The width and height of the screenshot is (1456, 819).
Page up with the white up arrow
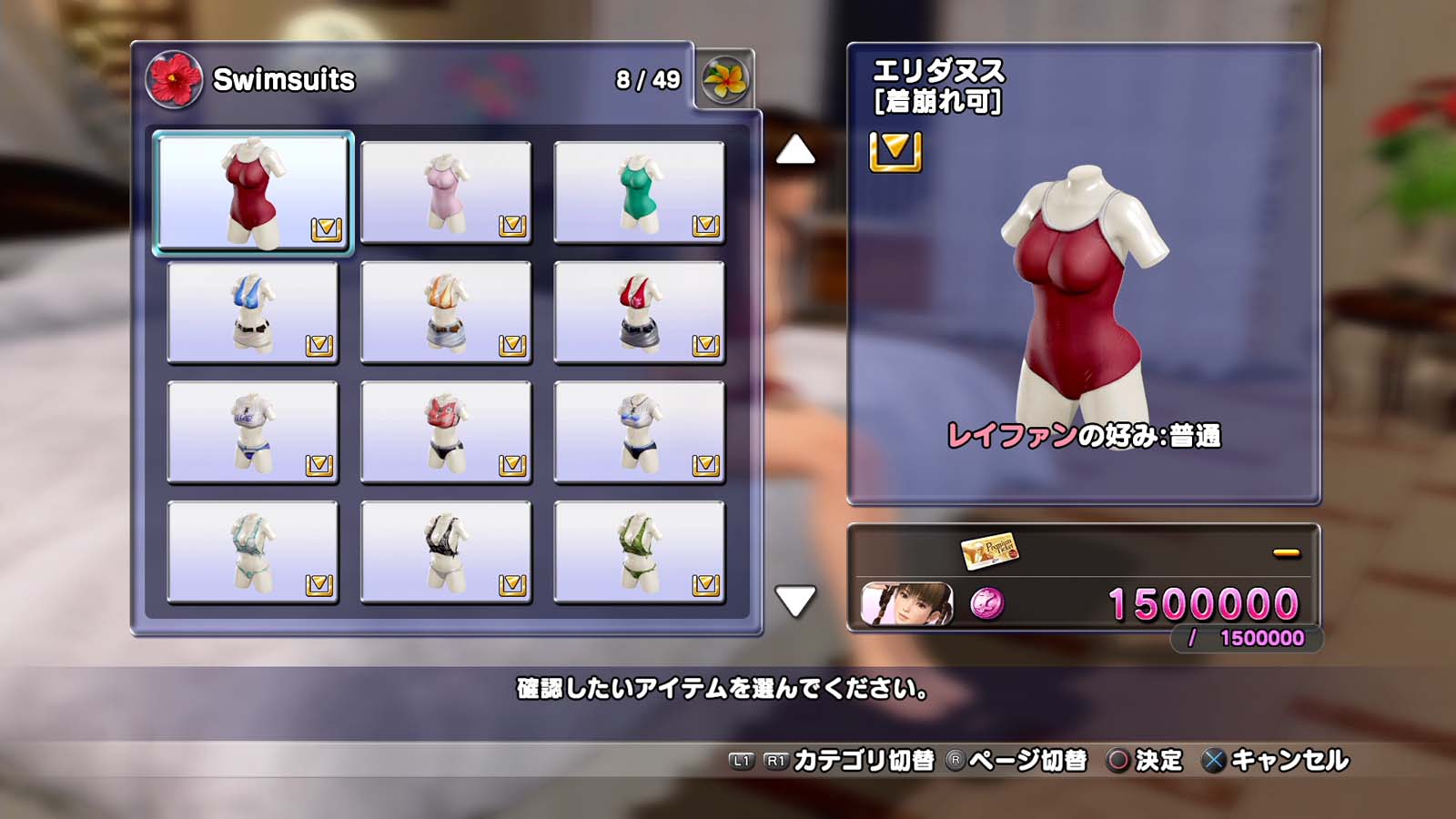pyautogui.click(x=795, y=150)
